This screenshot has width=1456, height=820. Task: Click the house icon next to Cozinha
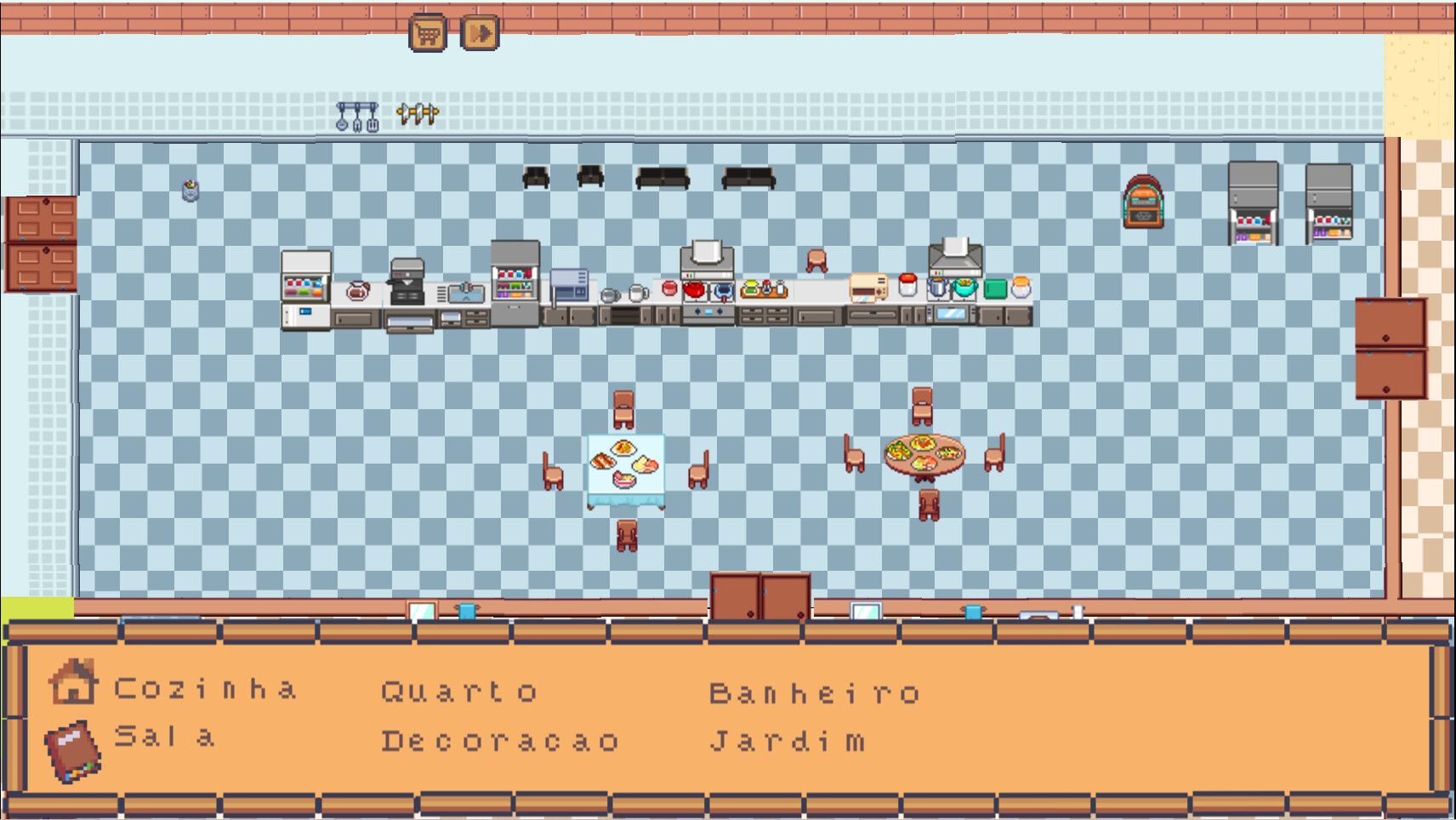[73, 685]
